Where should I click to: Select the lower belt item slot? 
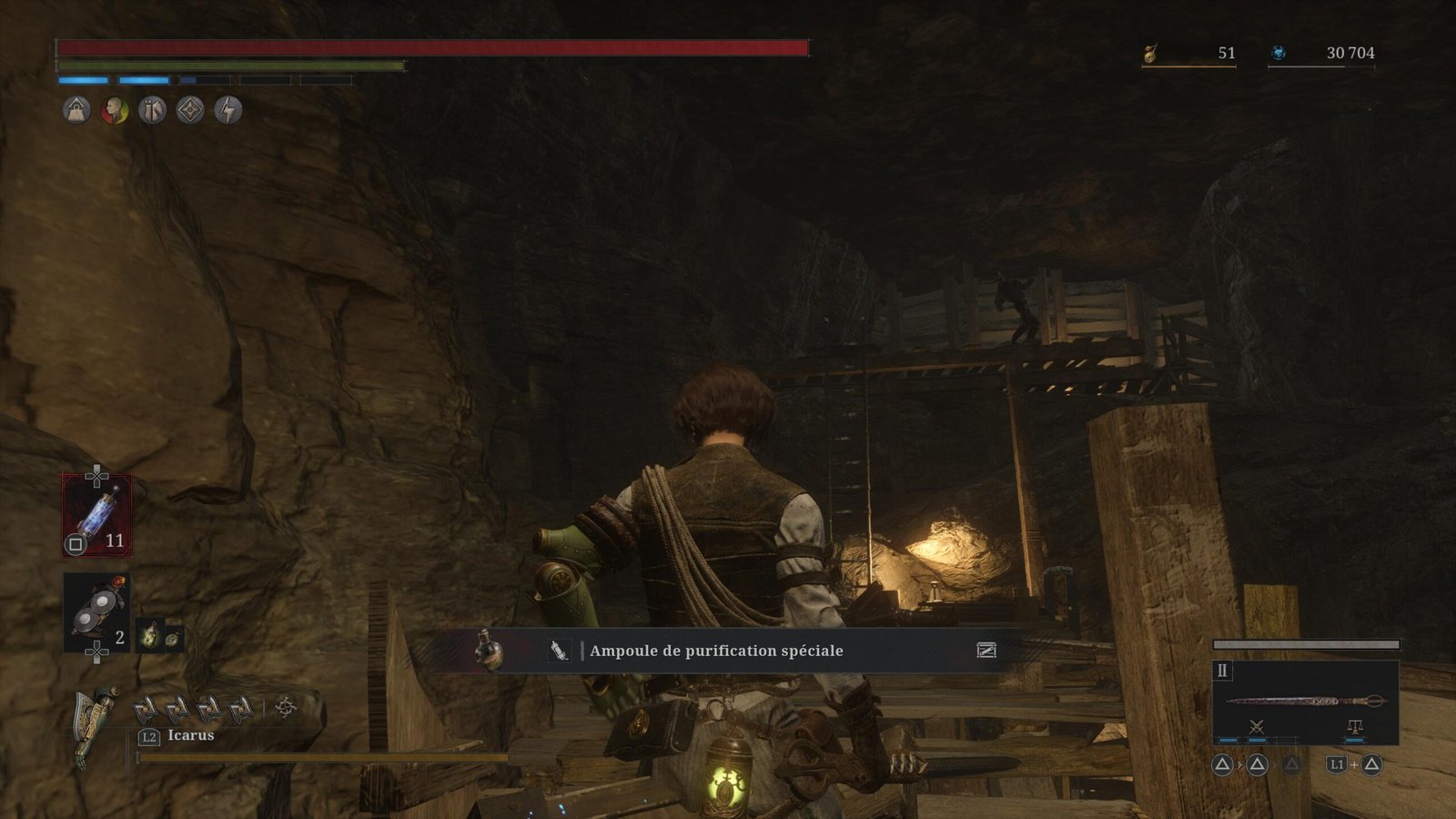96,612
